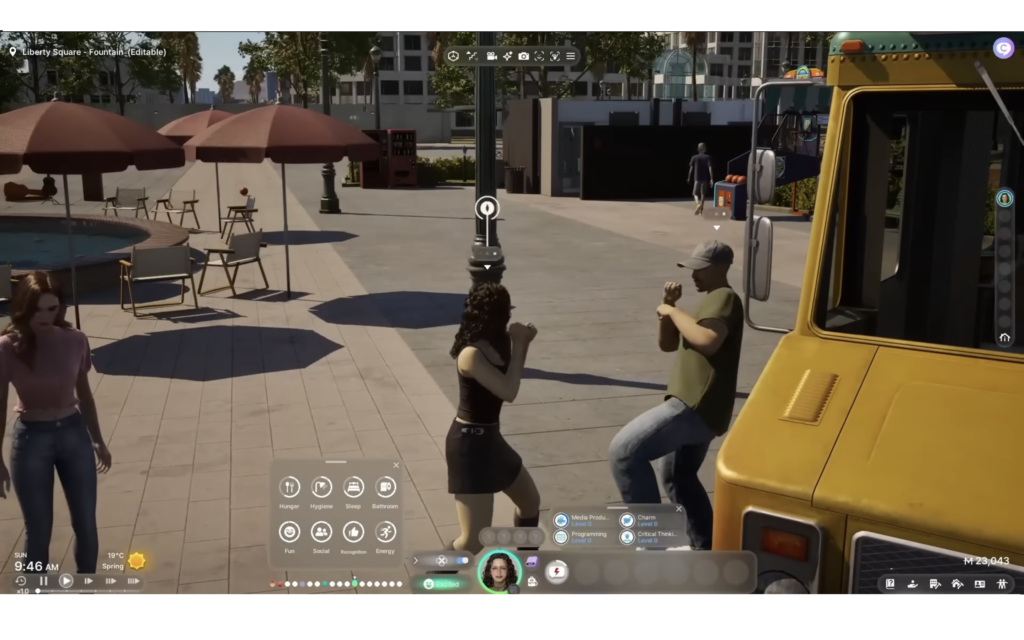Click the active Zoi portrait
This screenshot has height=640, width=1024.
(x=499, y=572)
